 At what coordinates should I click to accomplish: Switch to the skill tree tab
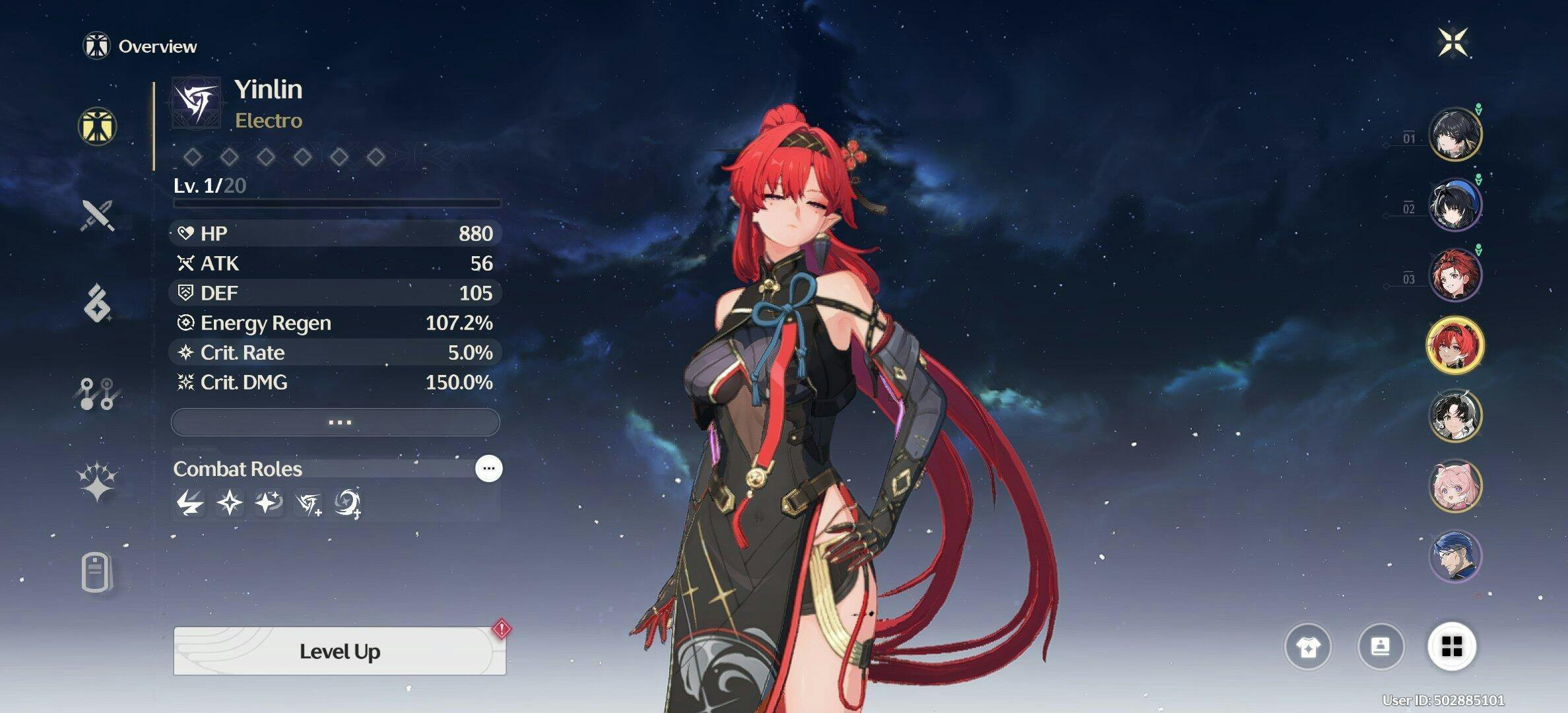click(x=98, y=393)
